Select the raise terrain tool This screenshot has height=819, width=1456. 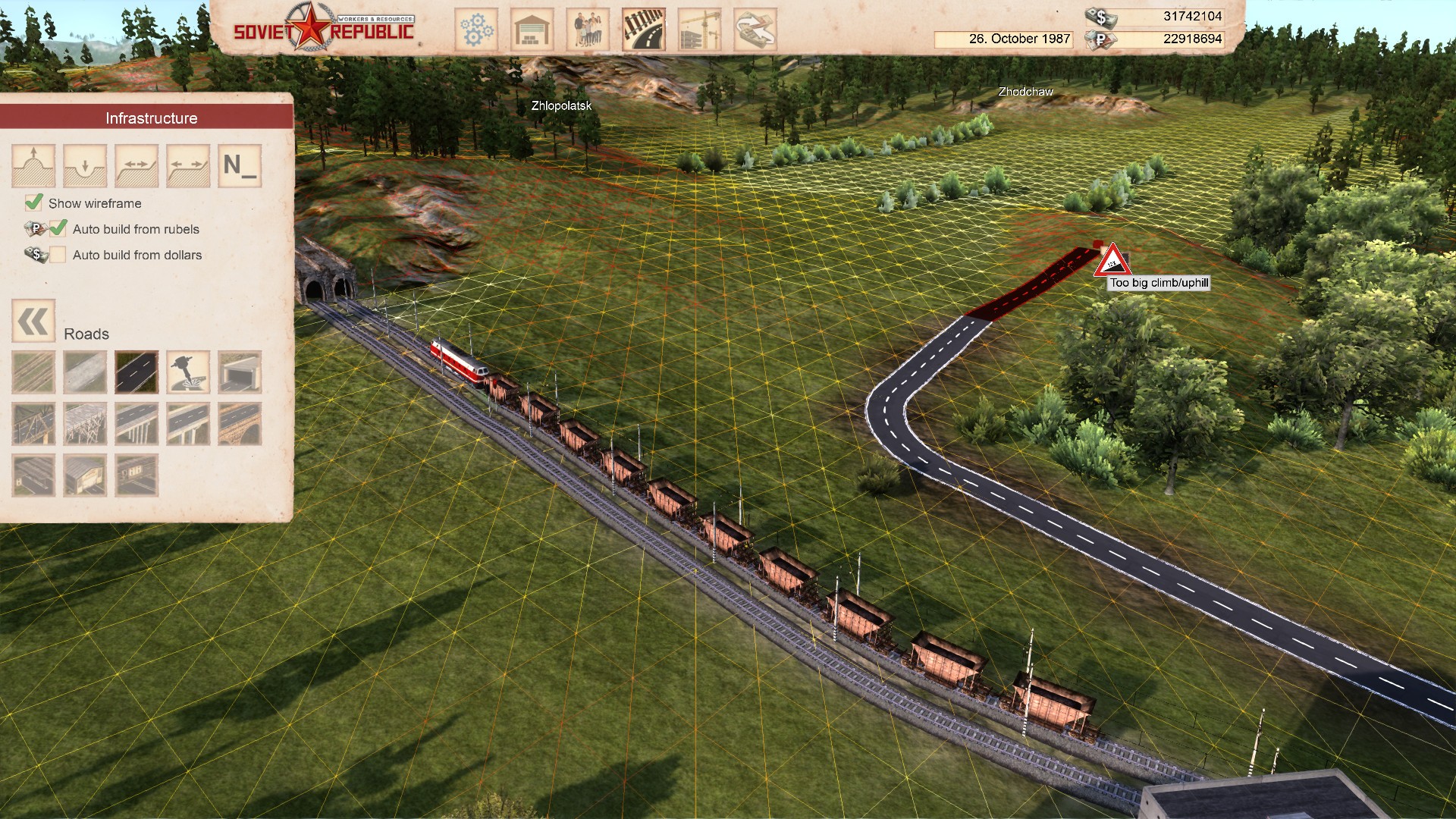point(33,165)
